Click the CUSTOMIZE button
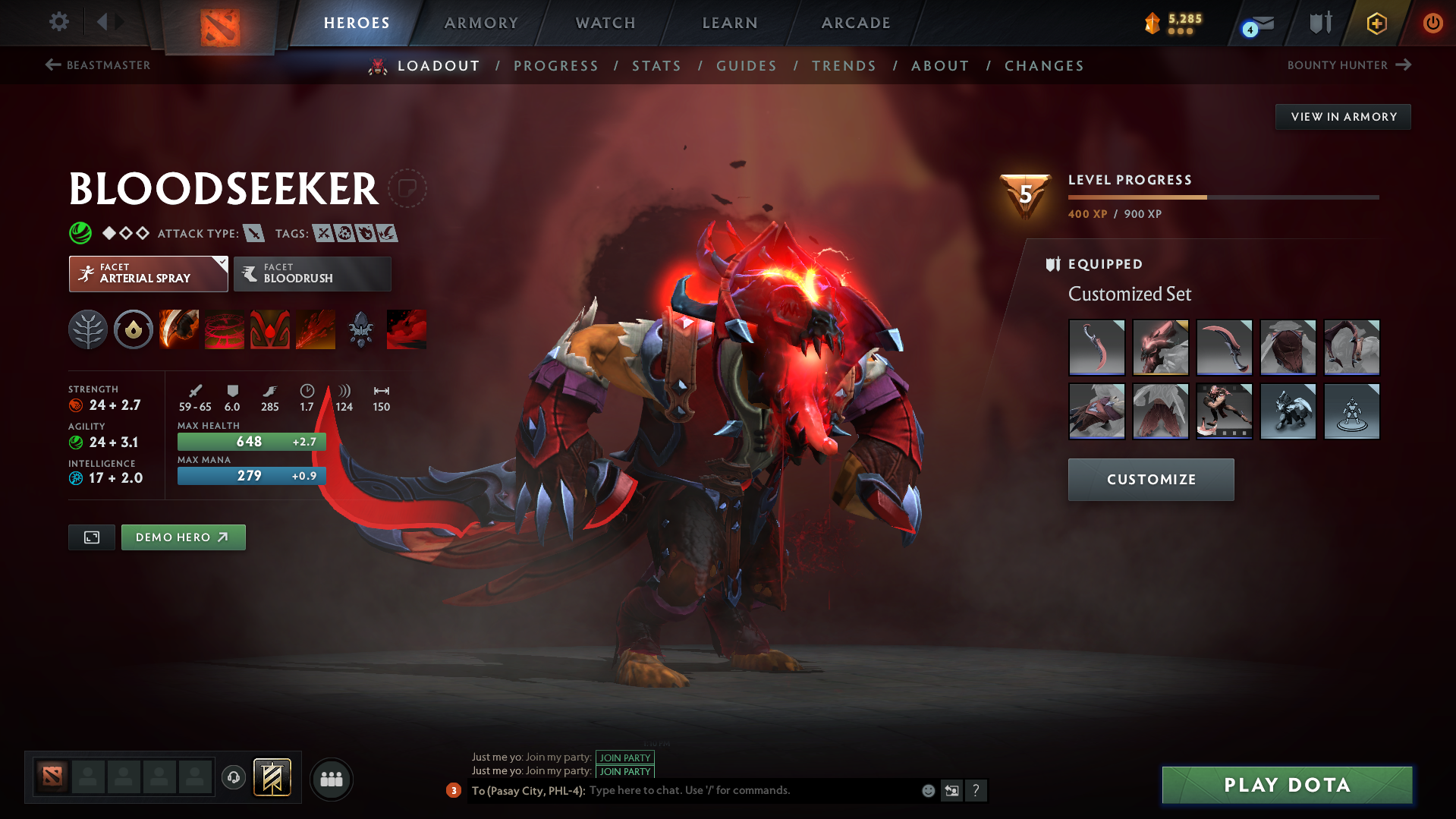Viewport: 1456px width, 819px height. coord(1150,479)
